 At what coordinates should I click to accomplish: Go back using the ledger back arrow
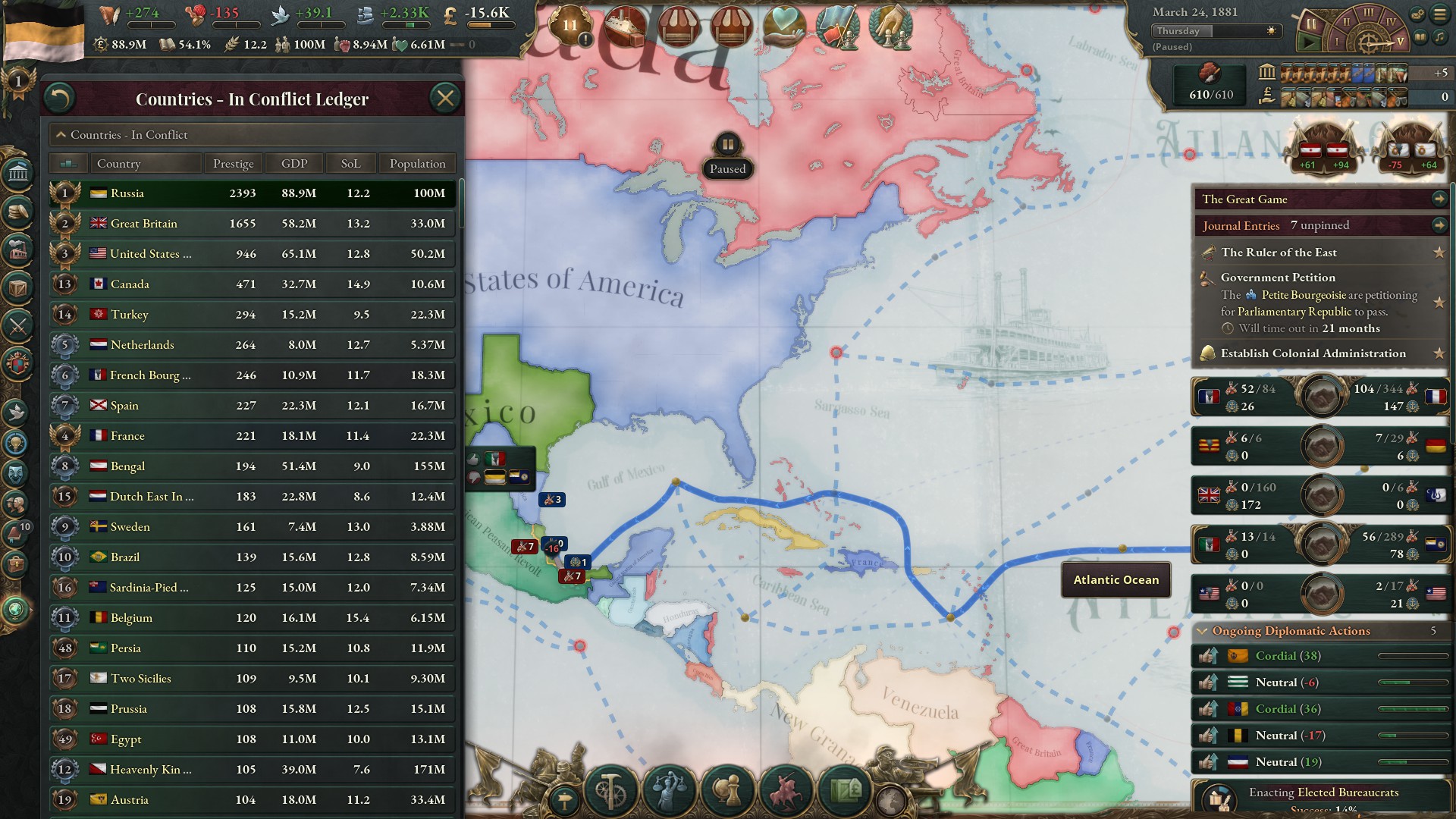click(x=60, y=98)
